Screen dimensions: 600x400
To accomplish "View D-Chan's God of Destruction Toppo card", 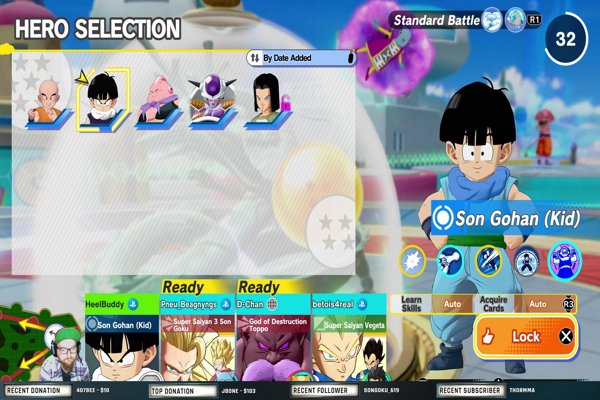I will (272, 340).
